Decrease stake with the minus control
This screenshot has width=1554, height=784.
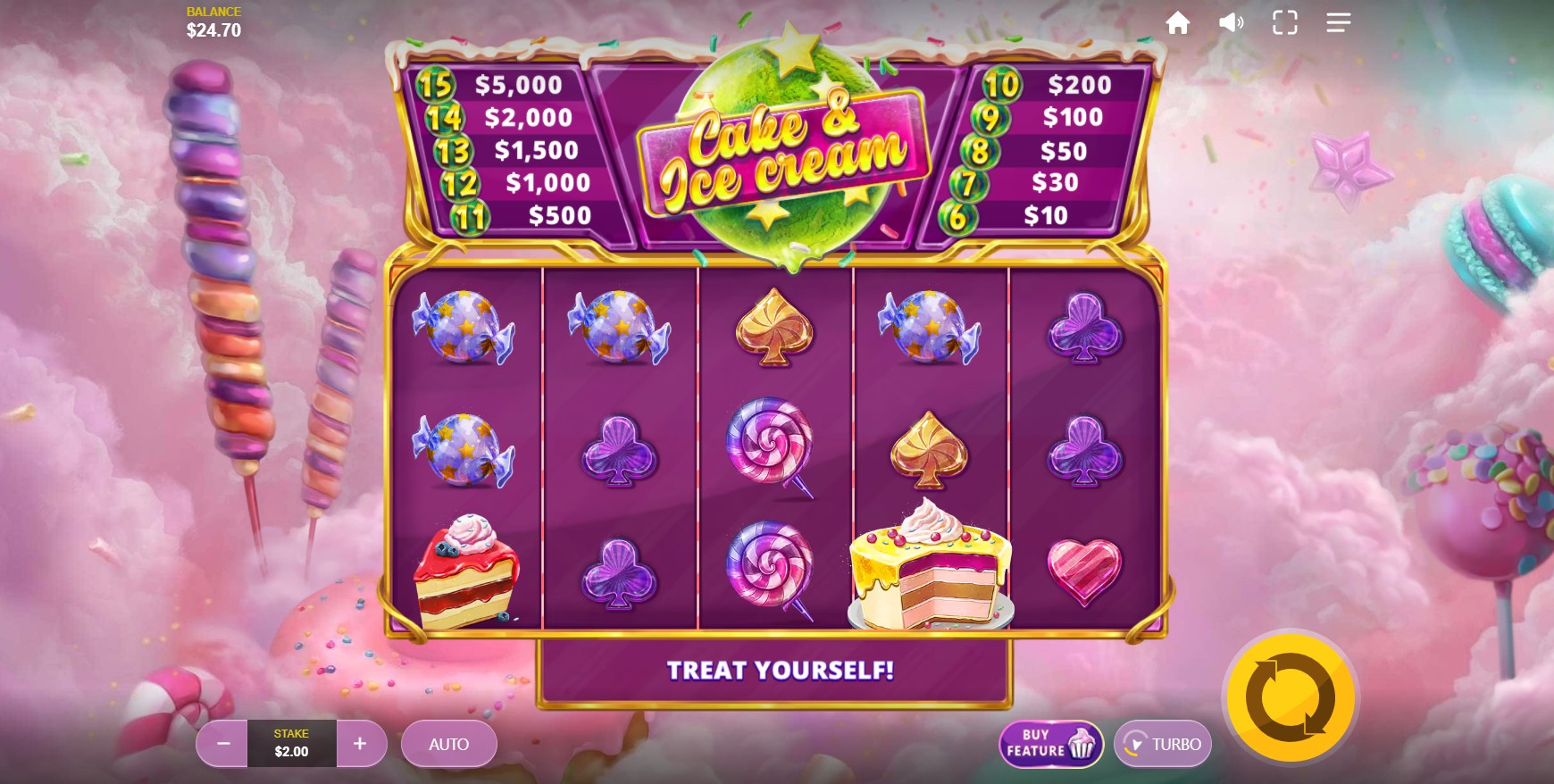click(x=221, y=743)
